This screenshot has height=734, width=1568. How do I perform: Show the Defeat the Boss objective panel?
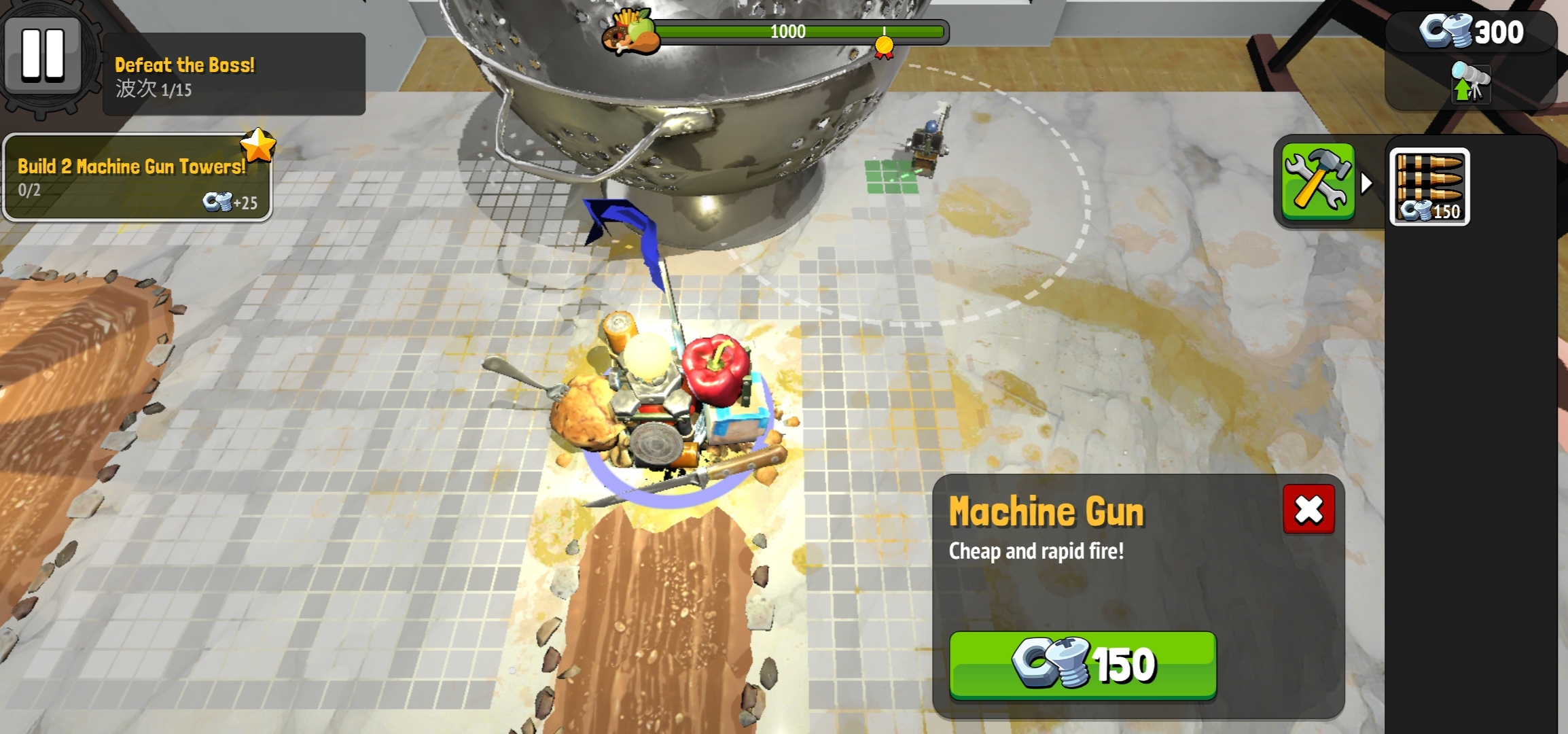click(x=233, y=74)
